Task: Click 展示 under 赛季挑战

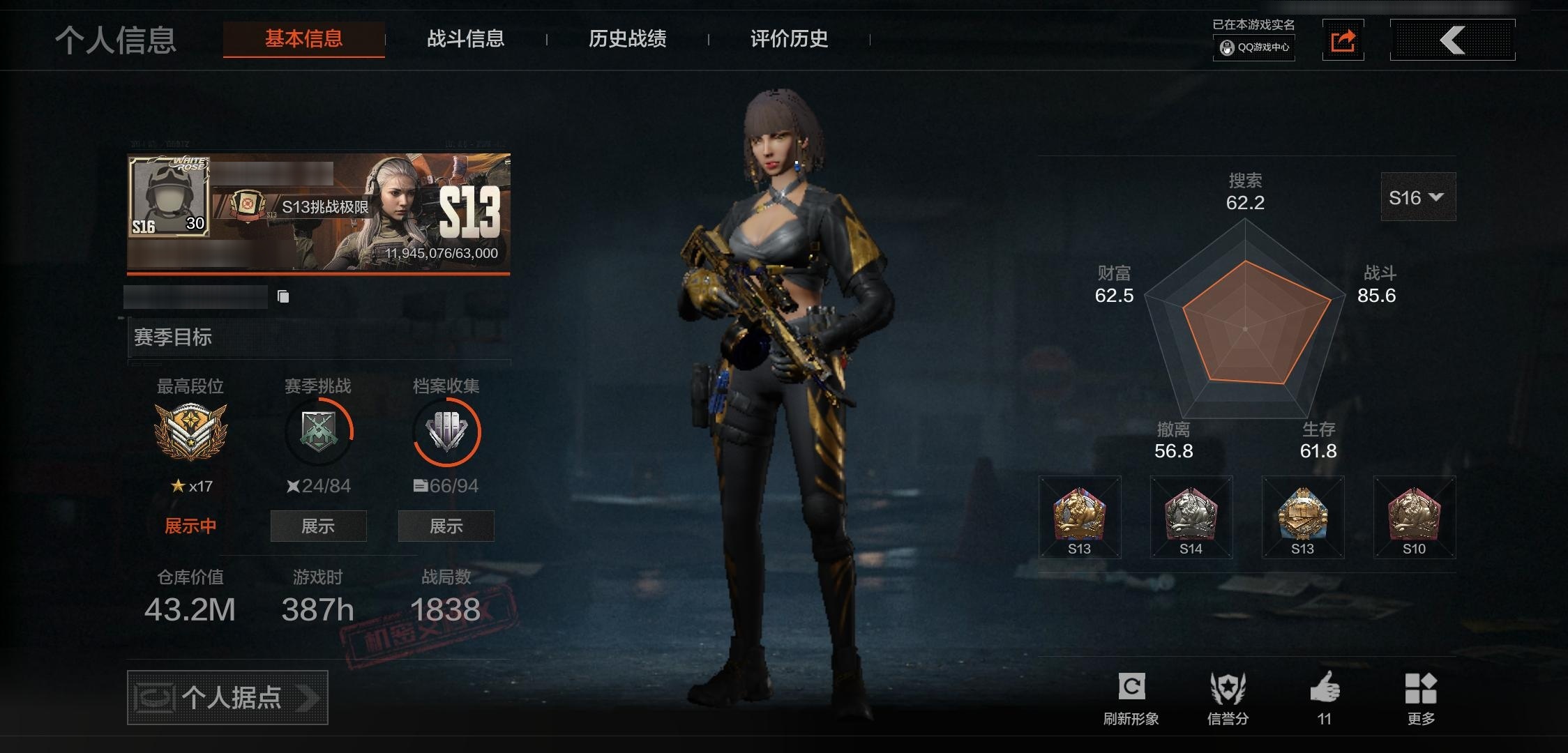Action: tap(318, 526)
